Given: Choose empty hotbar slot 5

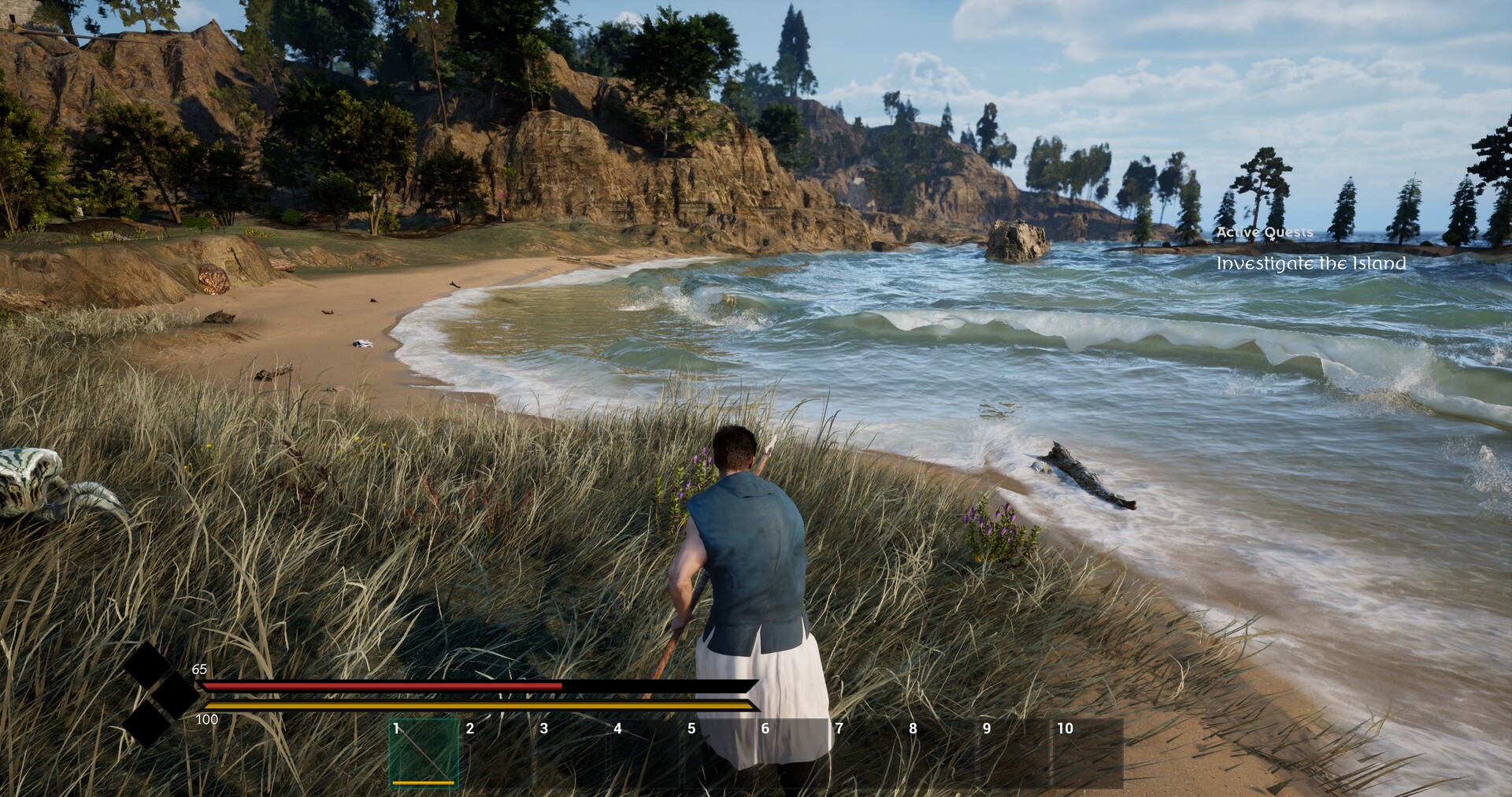Looking at the screenshot, I should tap(719, 753).
